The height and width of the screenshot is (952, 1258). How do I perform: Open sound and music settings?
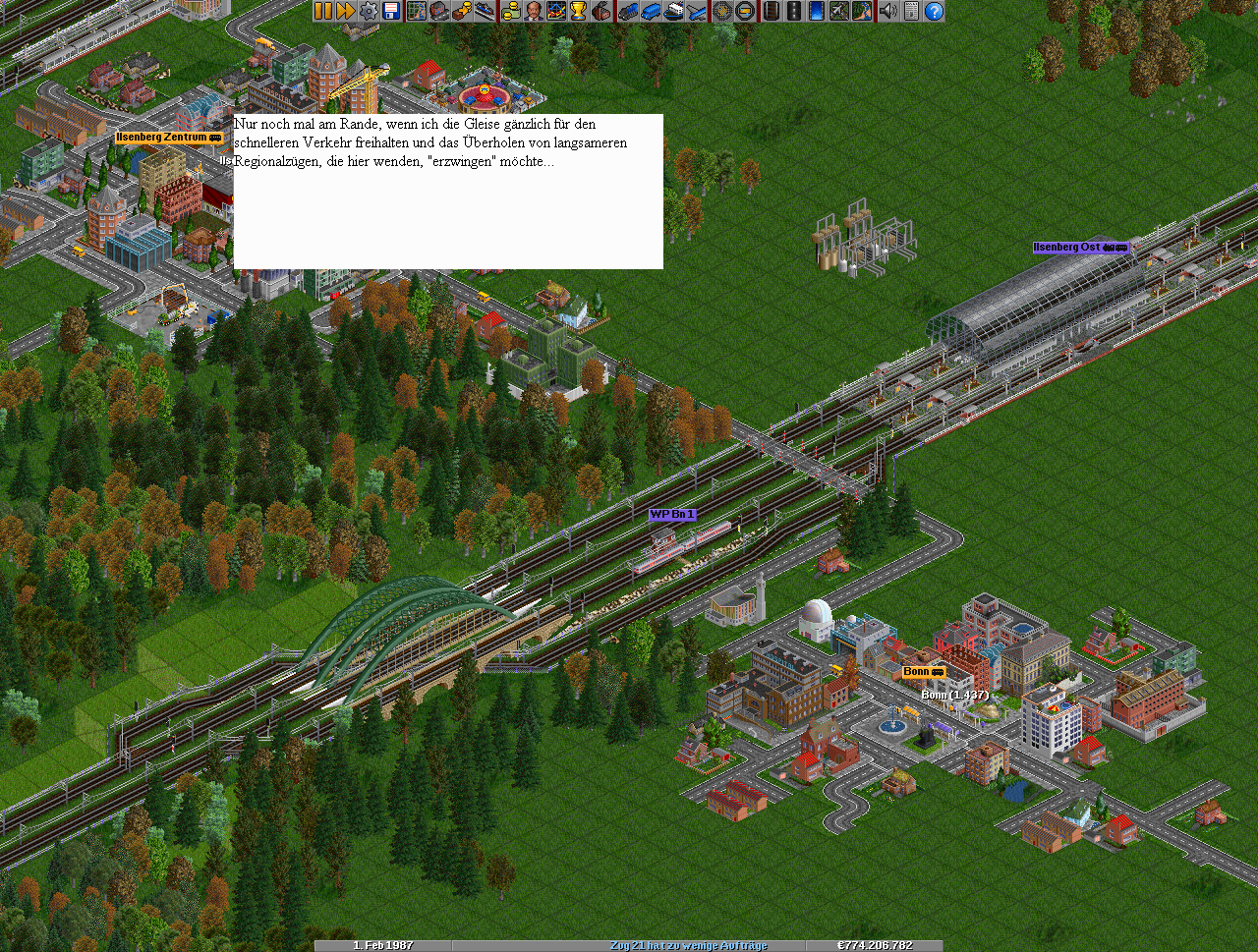[888, 11]
